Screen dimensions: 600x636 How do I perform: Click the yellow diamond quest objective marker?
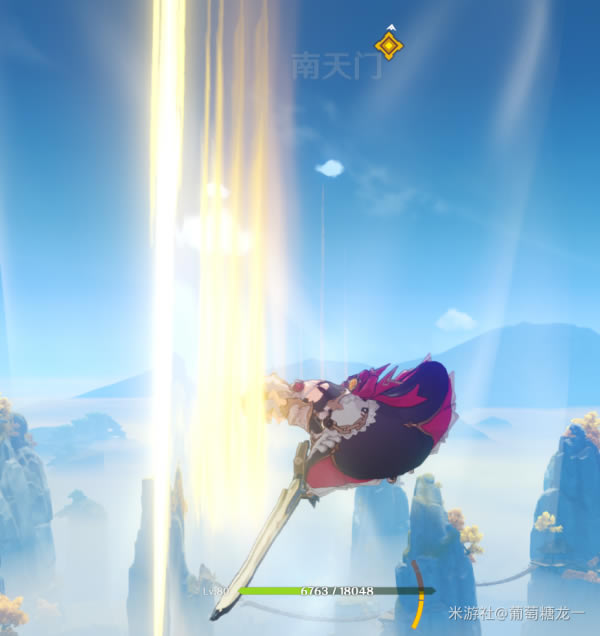(388, 45)
